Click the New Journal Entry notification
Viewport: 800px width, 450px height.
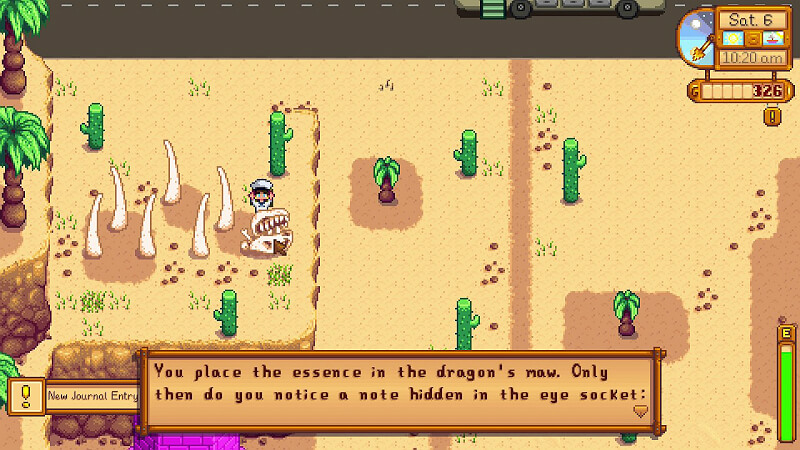[x=91, y=396]
